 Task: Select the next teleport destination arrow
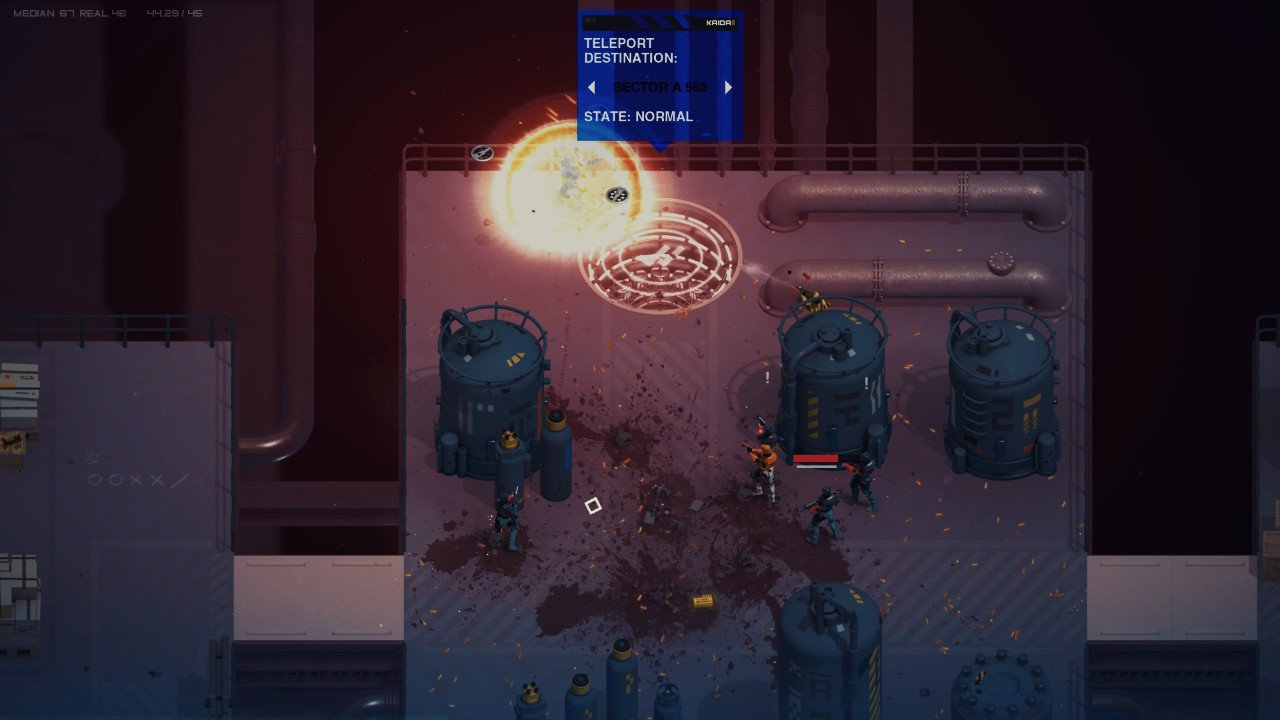(x=728, y=88)
